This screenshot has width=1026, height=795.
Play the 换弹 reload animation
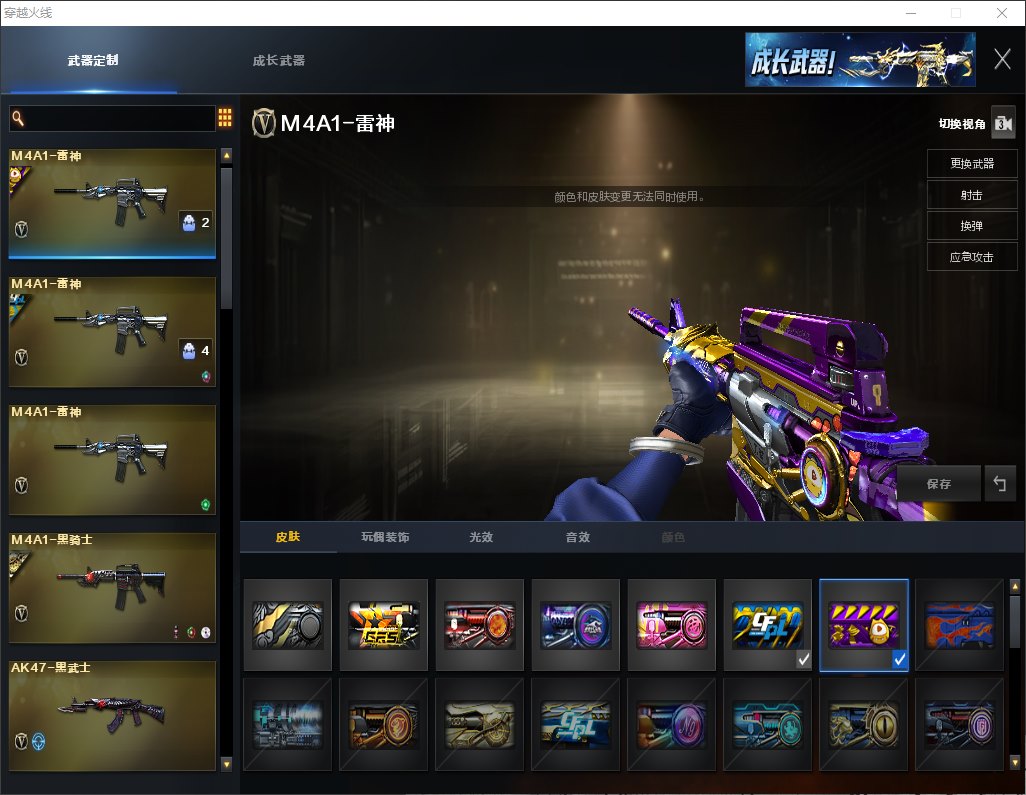(x=971, y=226)
